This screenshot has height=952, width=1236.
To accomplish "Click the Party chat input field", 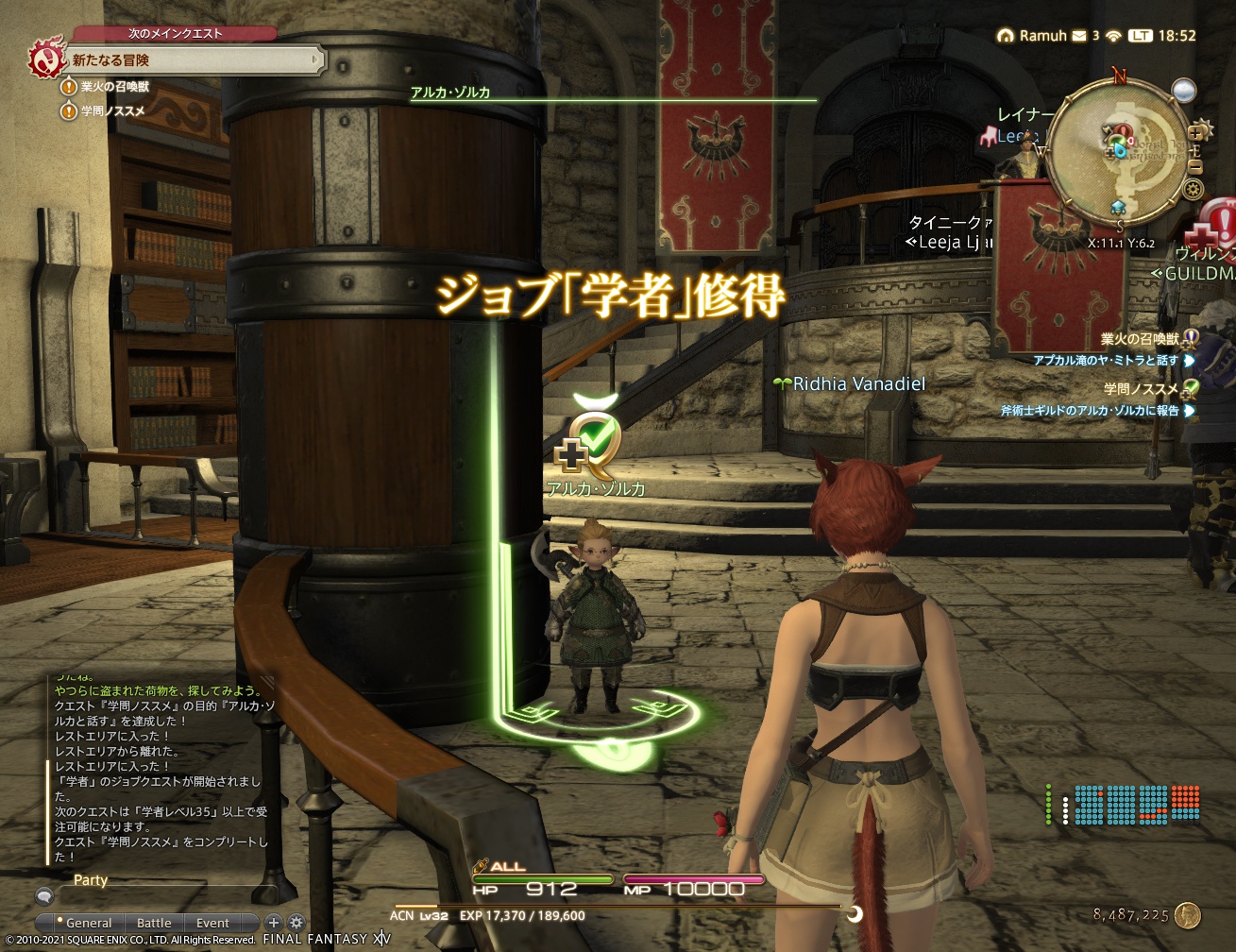I will pos(170,895).
